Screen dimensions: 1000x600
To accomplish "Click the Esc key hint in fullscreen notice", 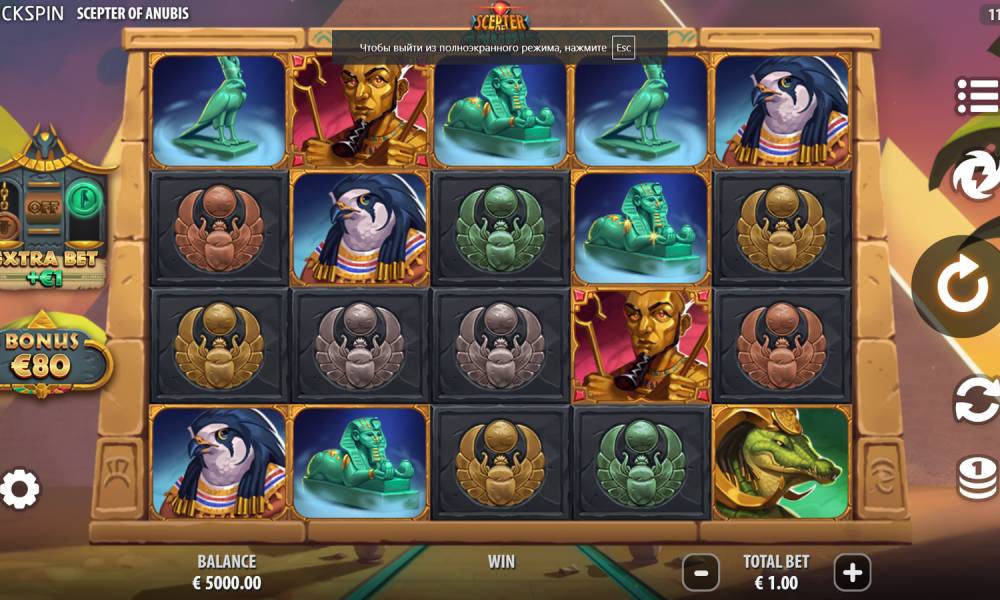I will (x=624, y=47).
